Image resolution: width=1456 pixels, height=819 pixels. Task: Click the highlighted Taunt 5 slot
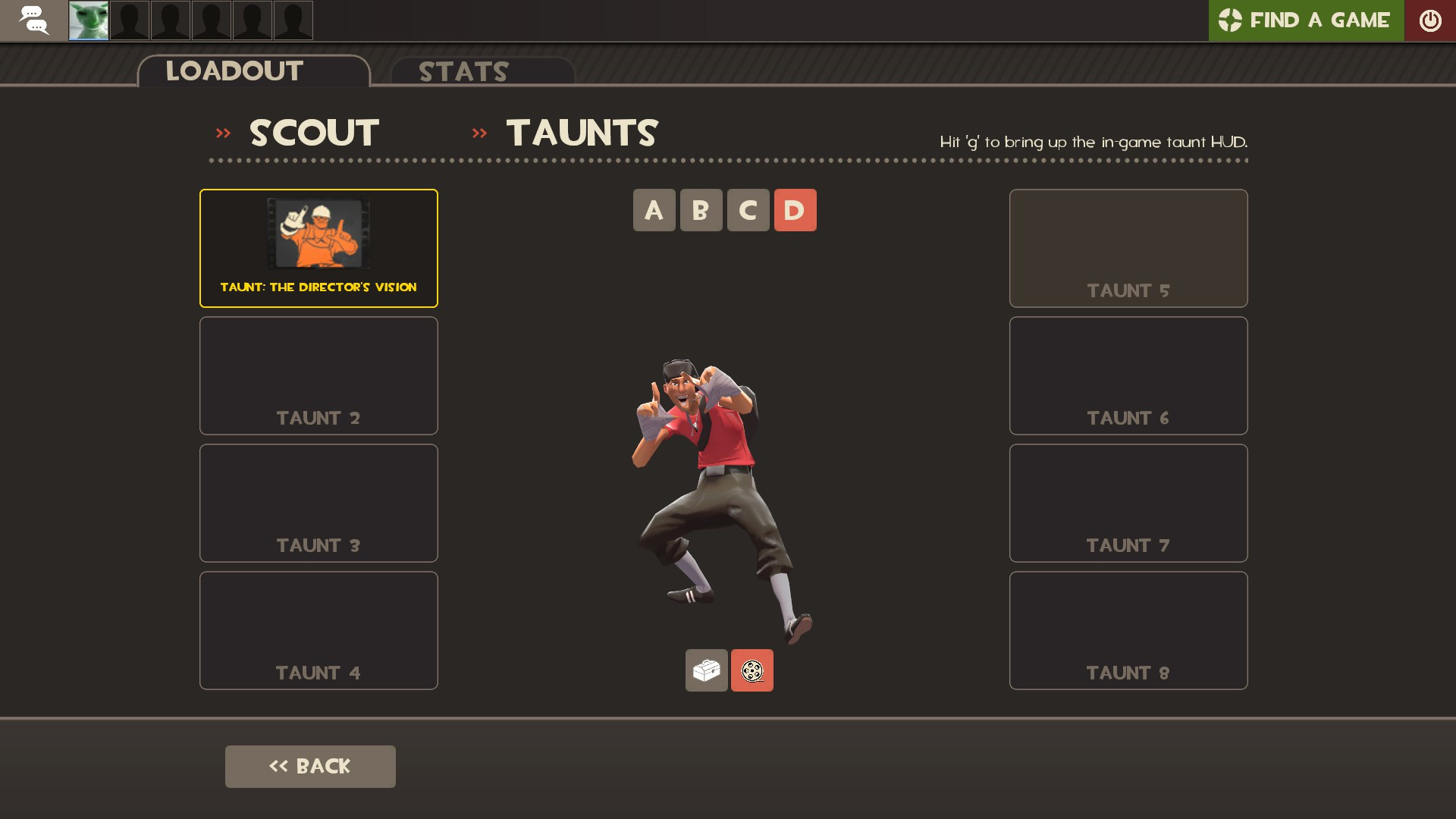click(x=1128, y=247)
